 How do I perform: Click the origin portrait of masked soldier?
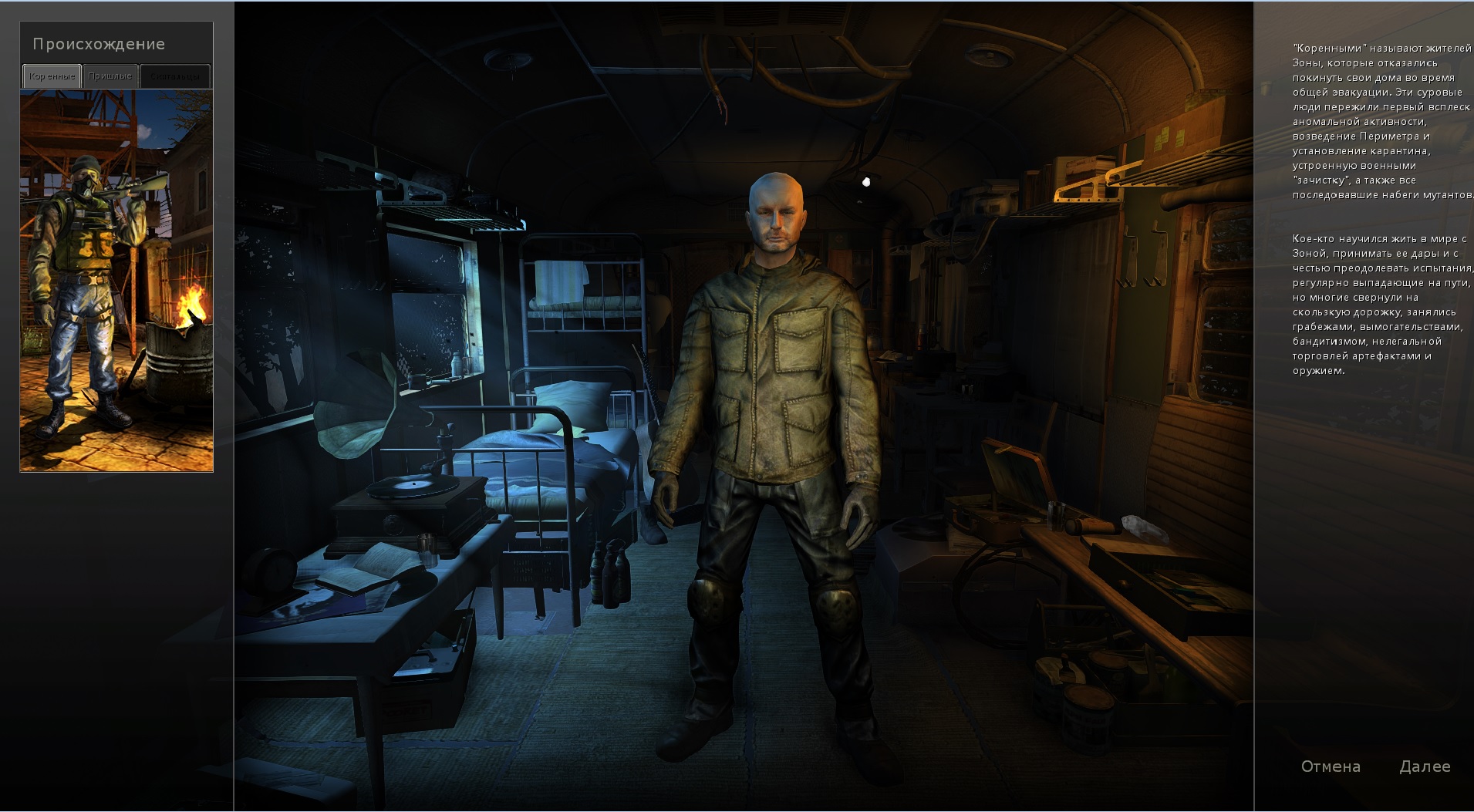coord(116,280)
